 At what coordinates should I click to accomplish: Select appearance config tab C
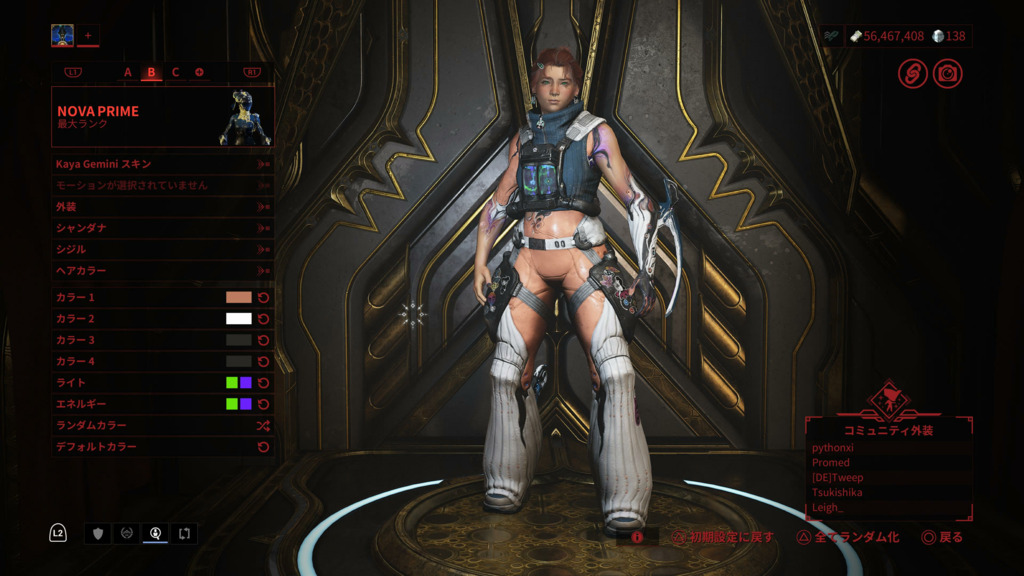click(175, 72)
